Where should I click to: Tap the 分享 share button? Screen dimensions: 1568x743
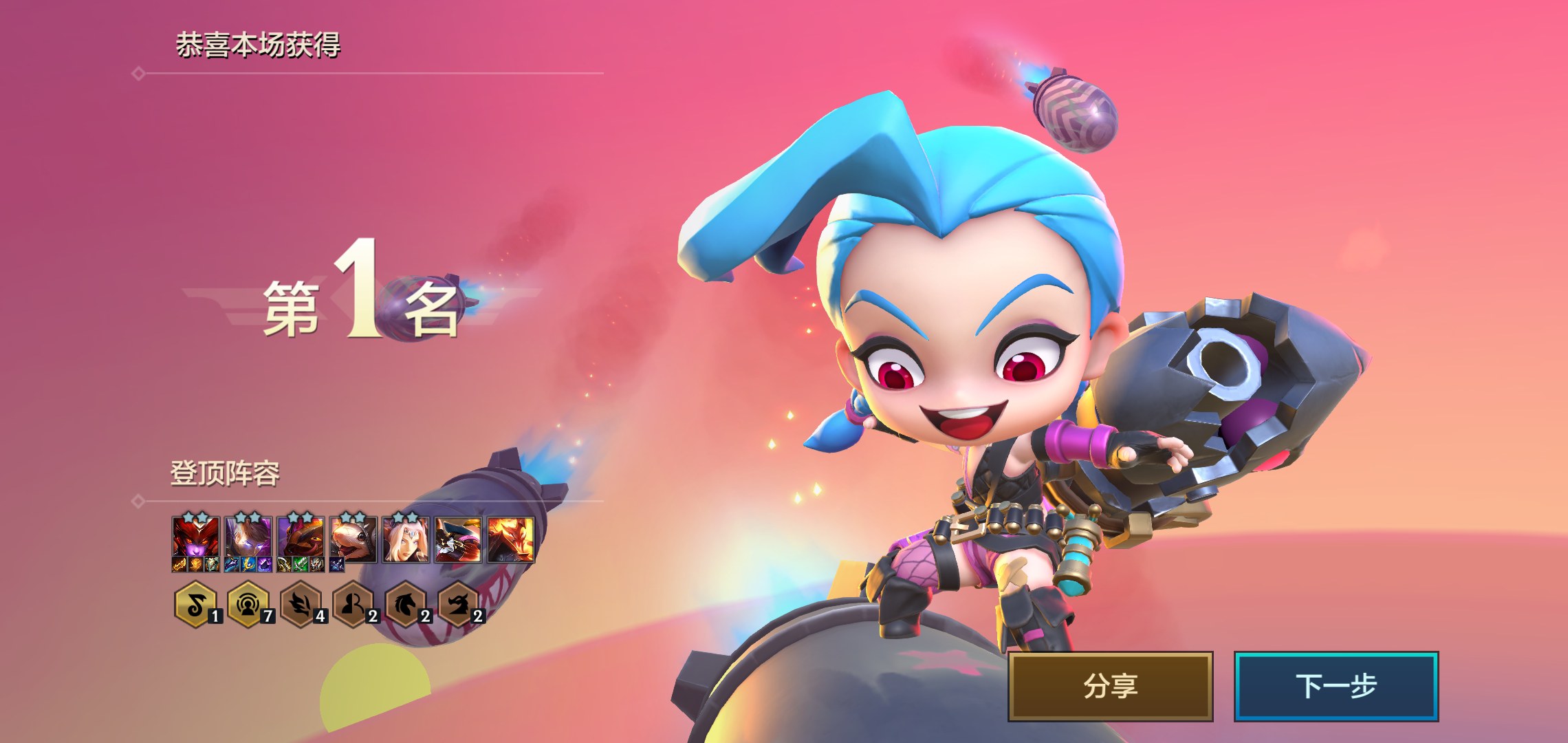coord(1110,686)
